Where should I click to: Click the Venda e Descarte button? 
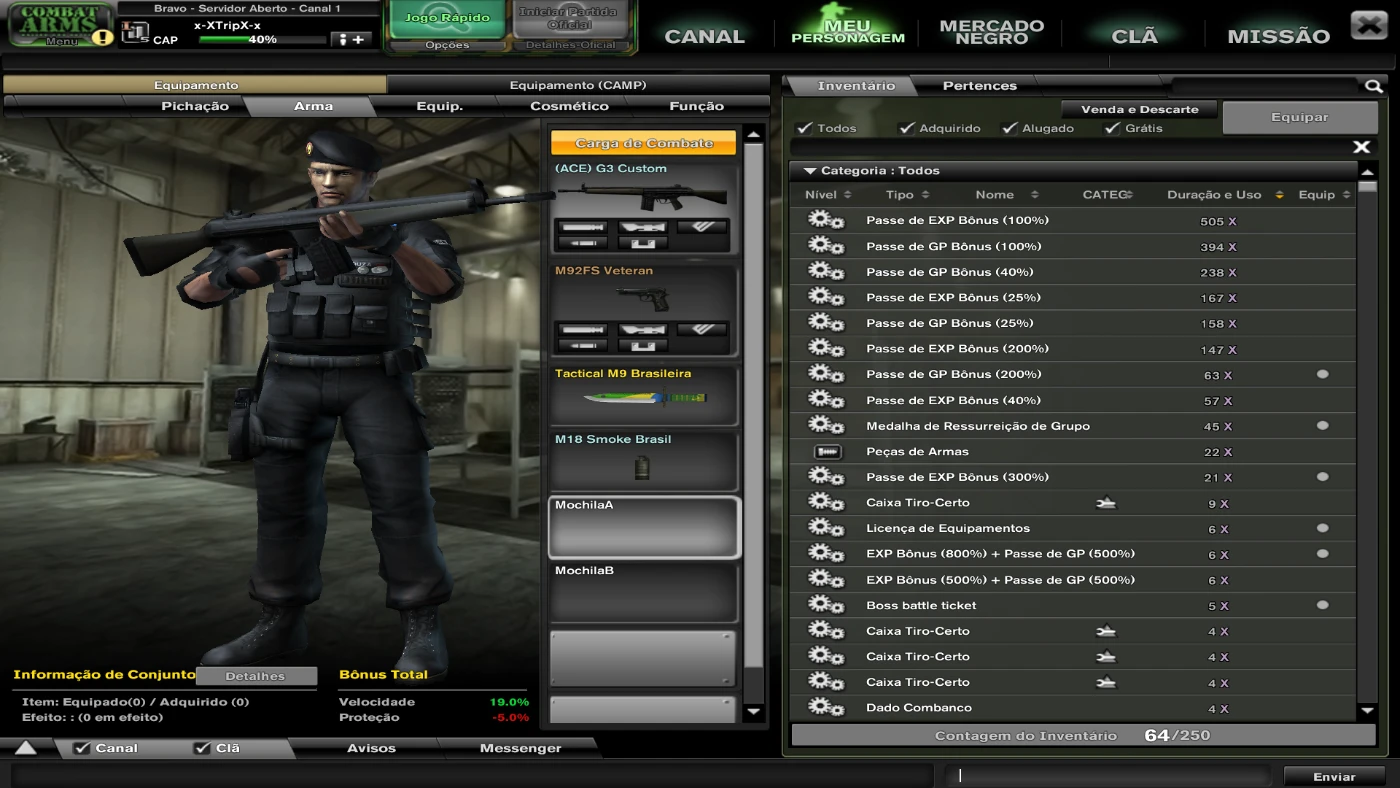coord(1139,109)
